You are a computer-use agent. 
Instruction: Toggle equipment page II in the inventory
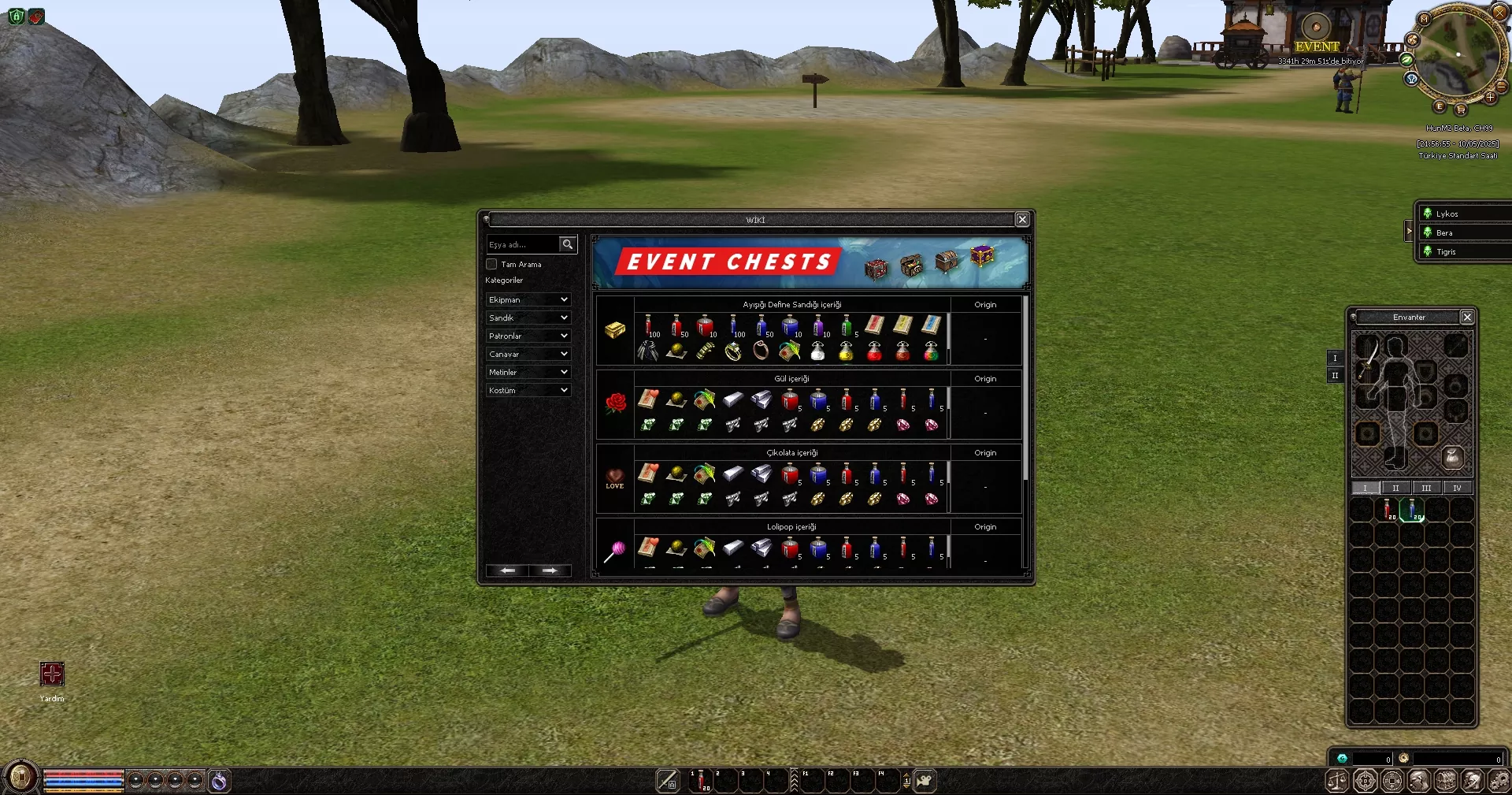point(1336,376)
